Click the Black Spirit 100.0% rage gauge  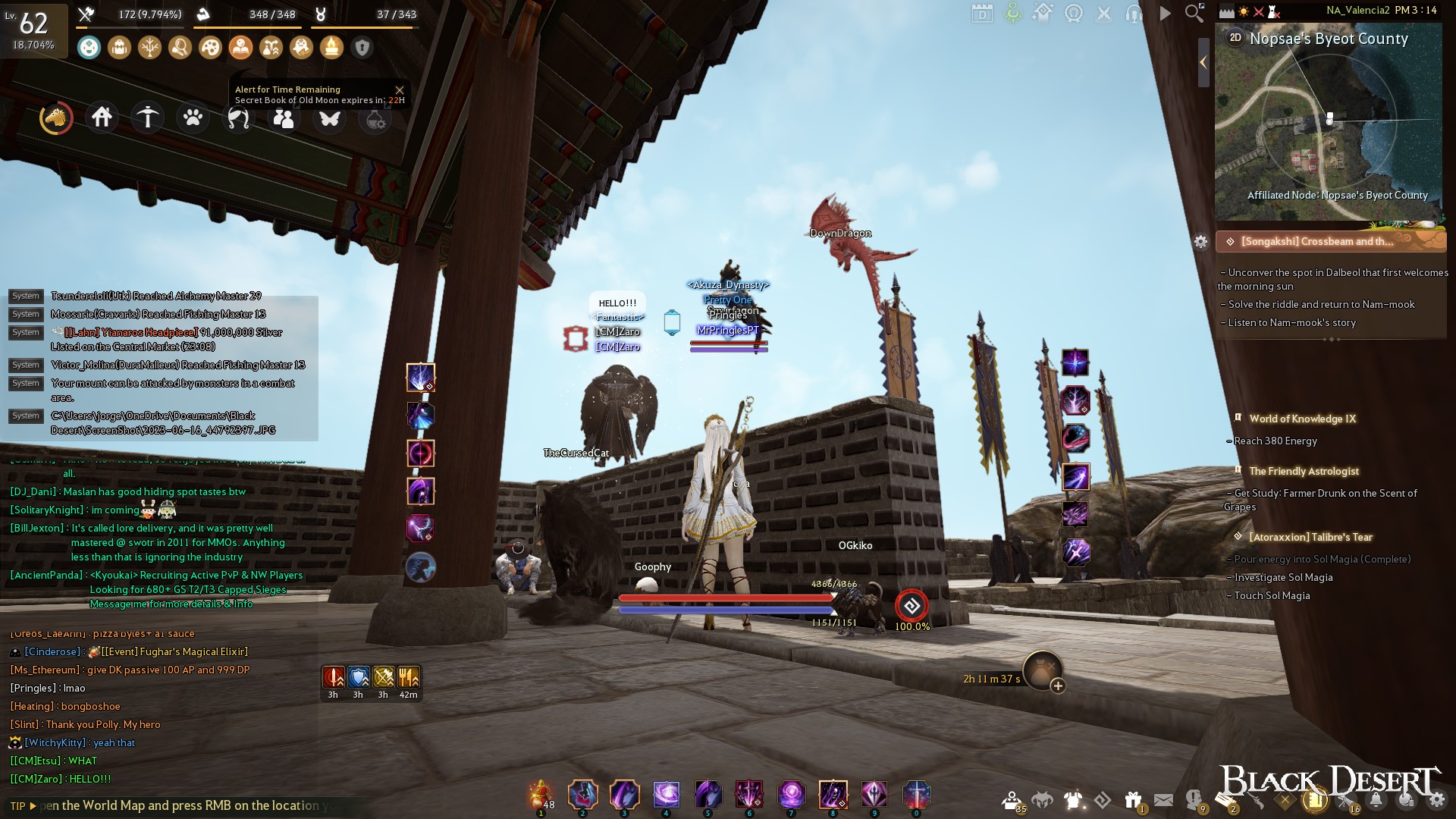coord(912,606)
